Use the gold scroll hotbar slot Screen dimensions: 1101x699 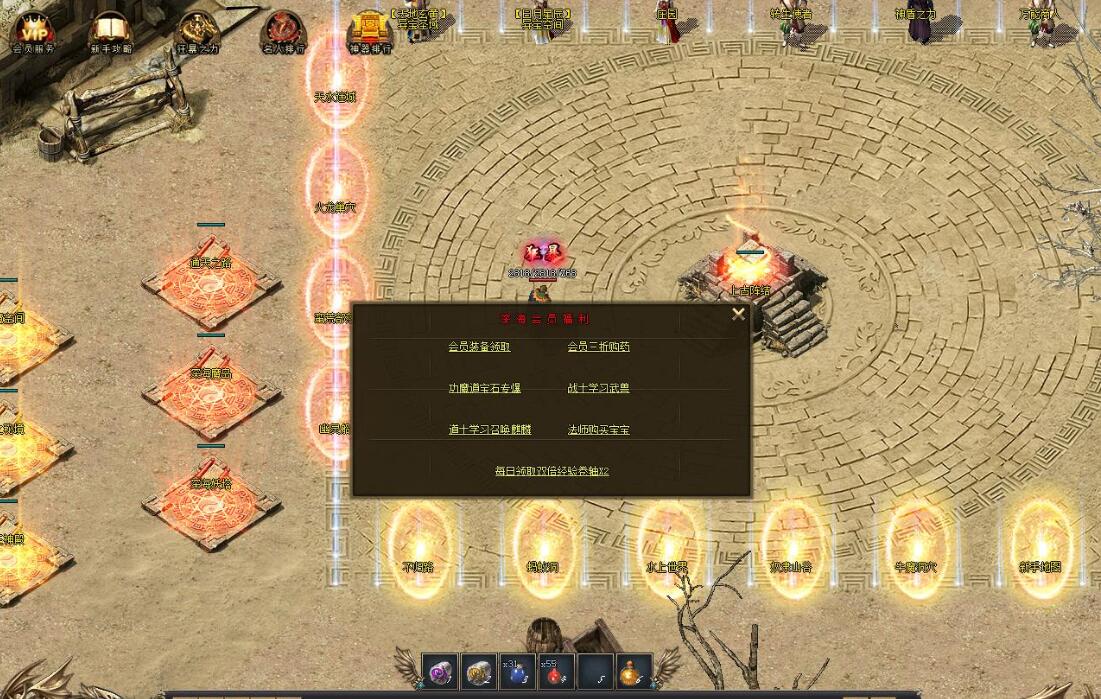pyautogui.click(x=479, y=671)
